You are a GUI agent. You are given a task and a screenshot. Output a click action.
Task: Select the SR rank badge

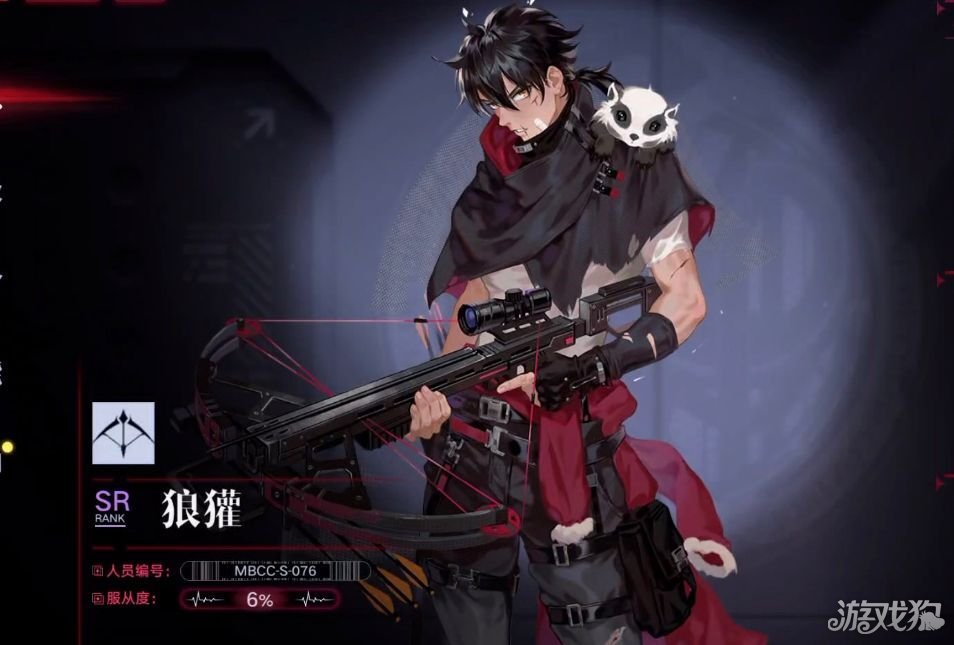click(111, 507)
